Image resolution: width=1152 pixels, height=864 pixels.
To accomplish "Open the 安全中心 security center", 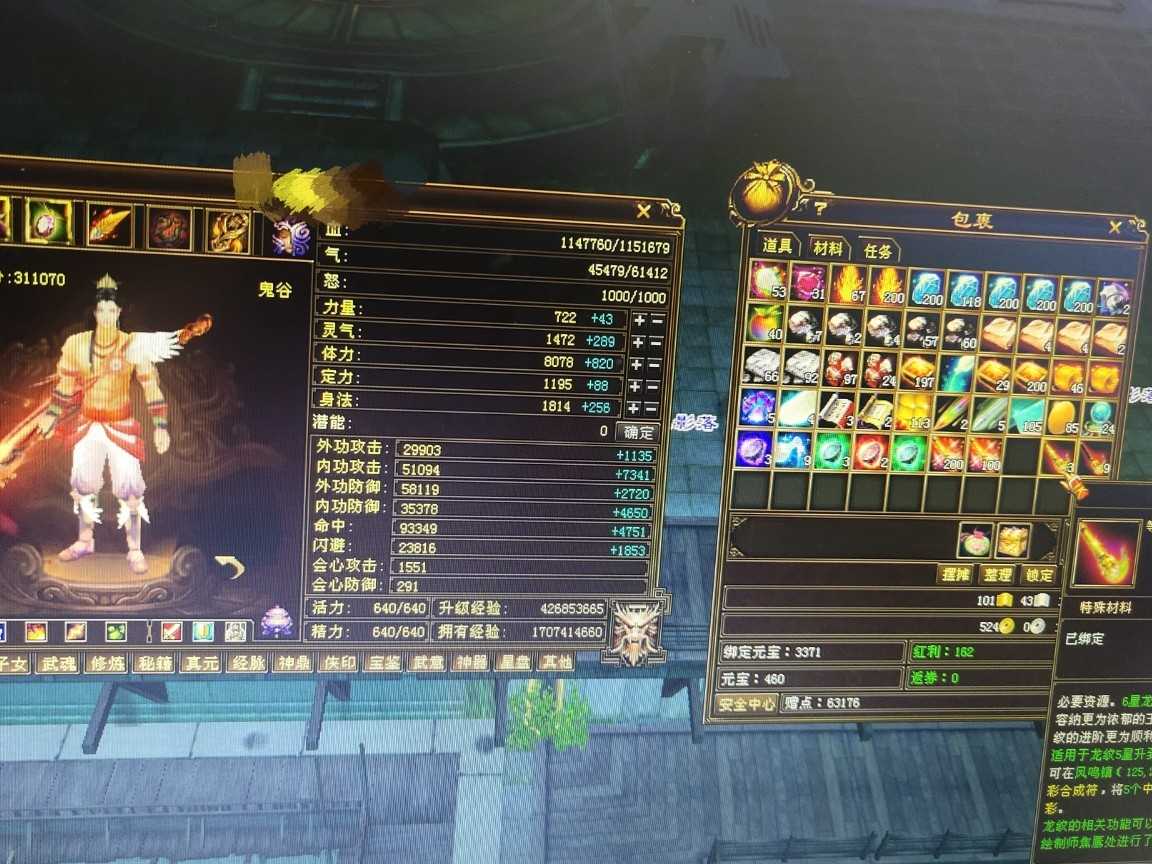I will point(748,704).
